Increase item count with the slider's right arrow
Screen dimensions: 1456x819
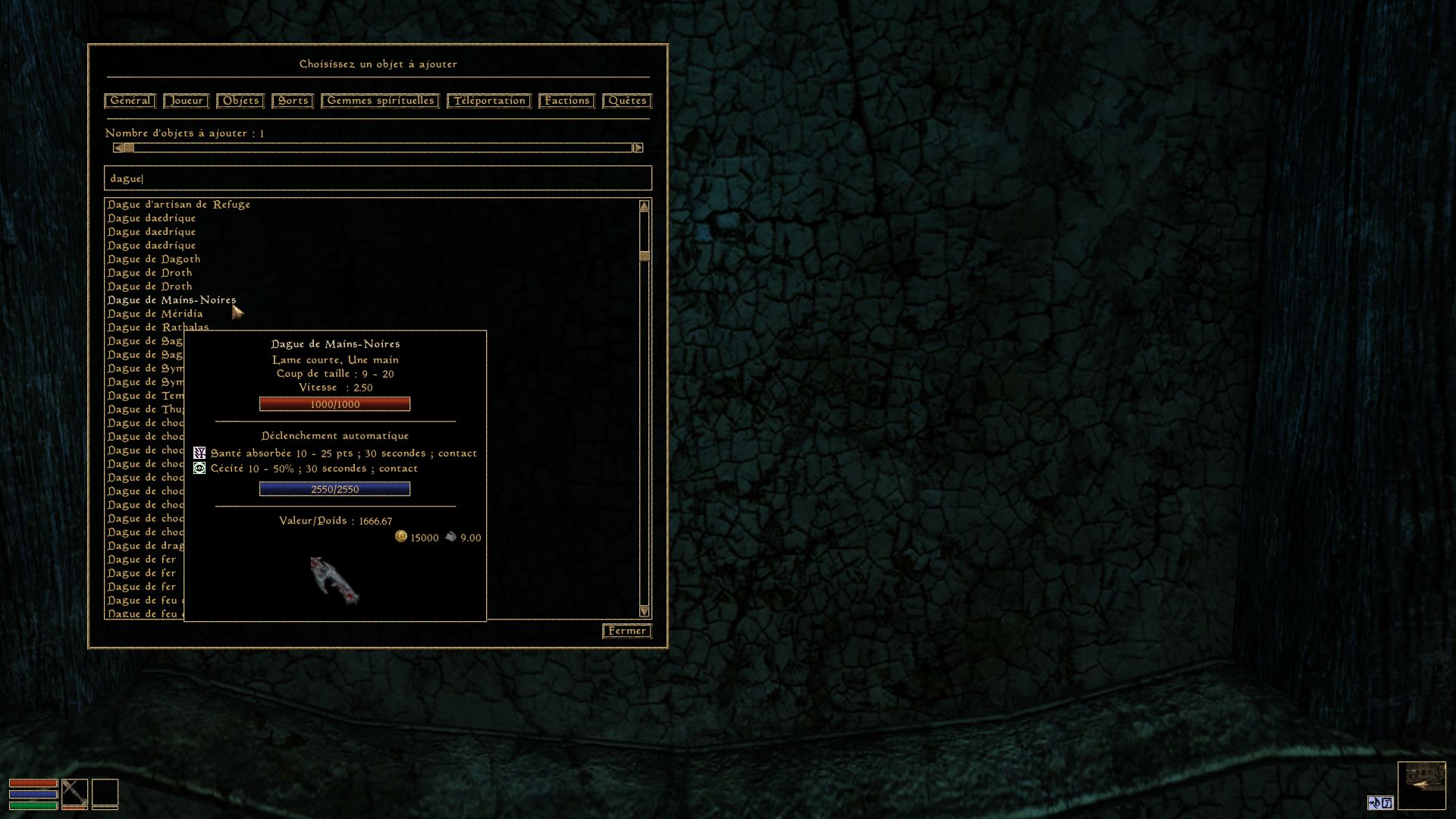coord(639,148)
